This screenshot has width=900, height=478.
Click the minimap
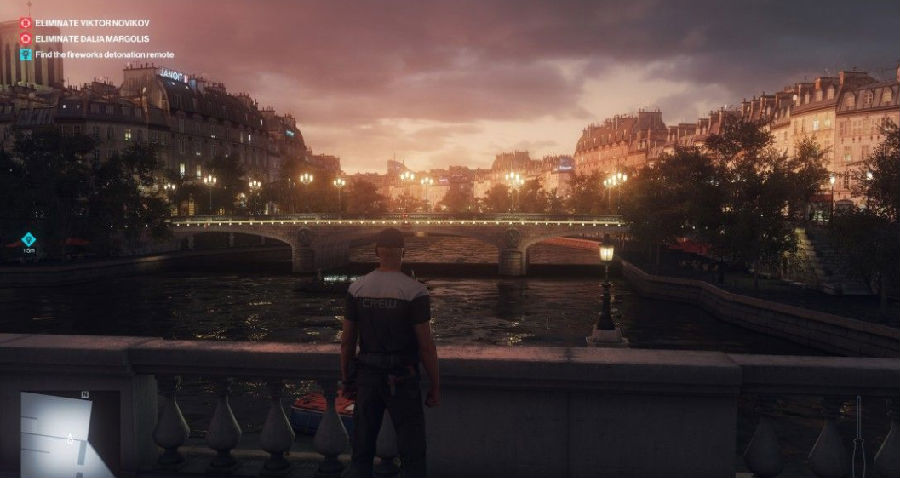pos(67,434)
